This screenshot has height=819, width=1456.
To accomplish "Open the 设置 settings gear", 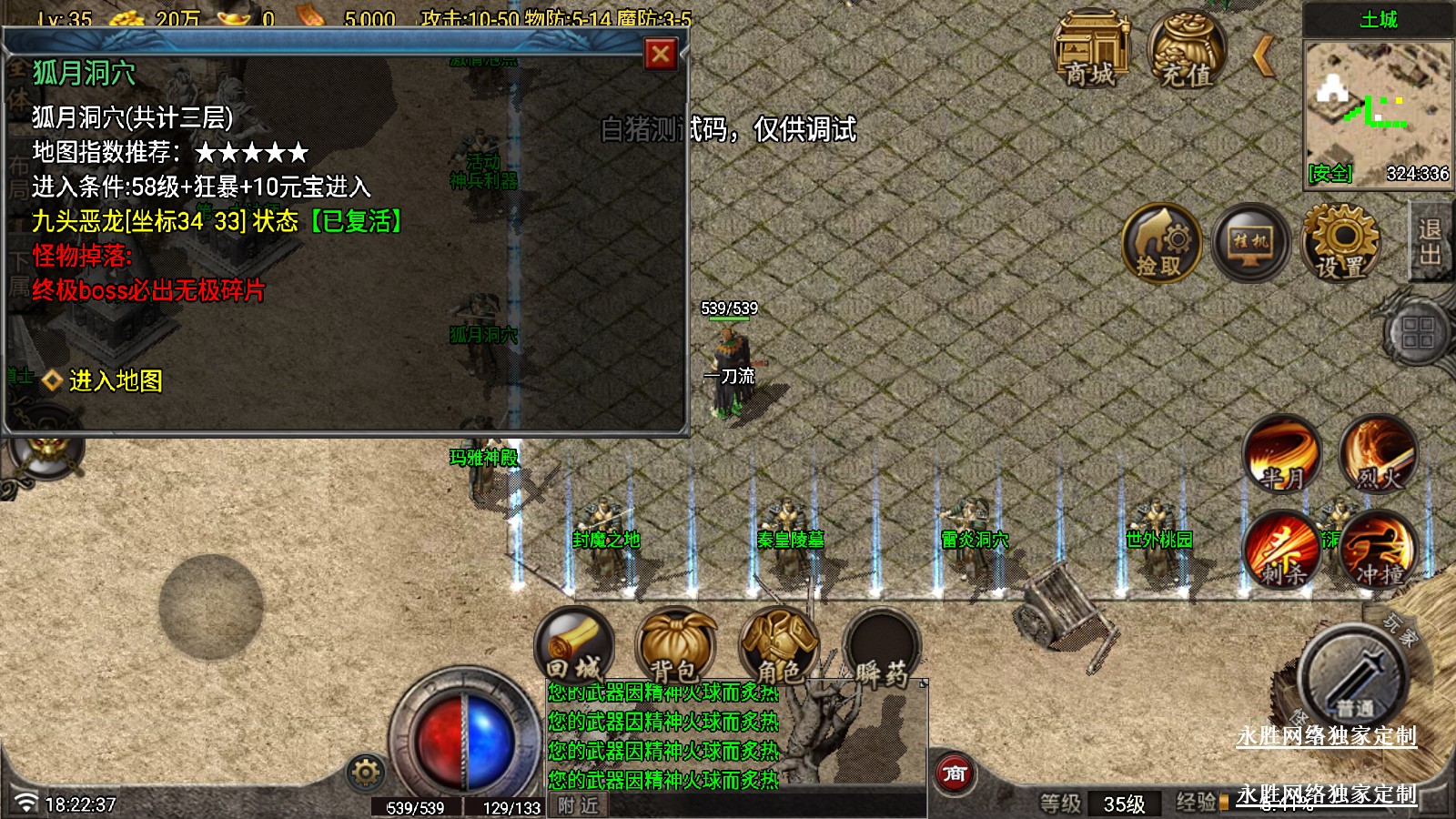I will [x=1340, y=242].
